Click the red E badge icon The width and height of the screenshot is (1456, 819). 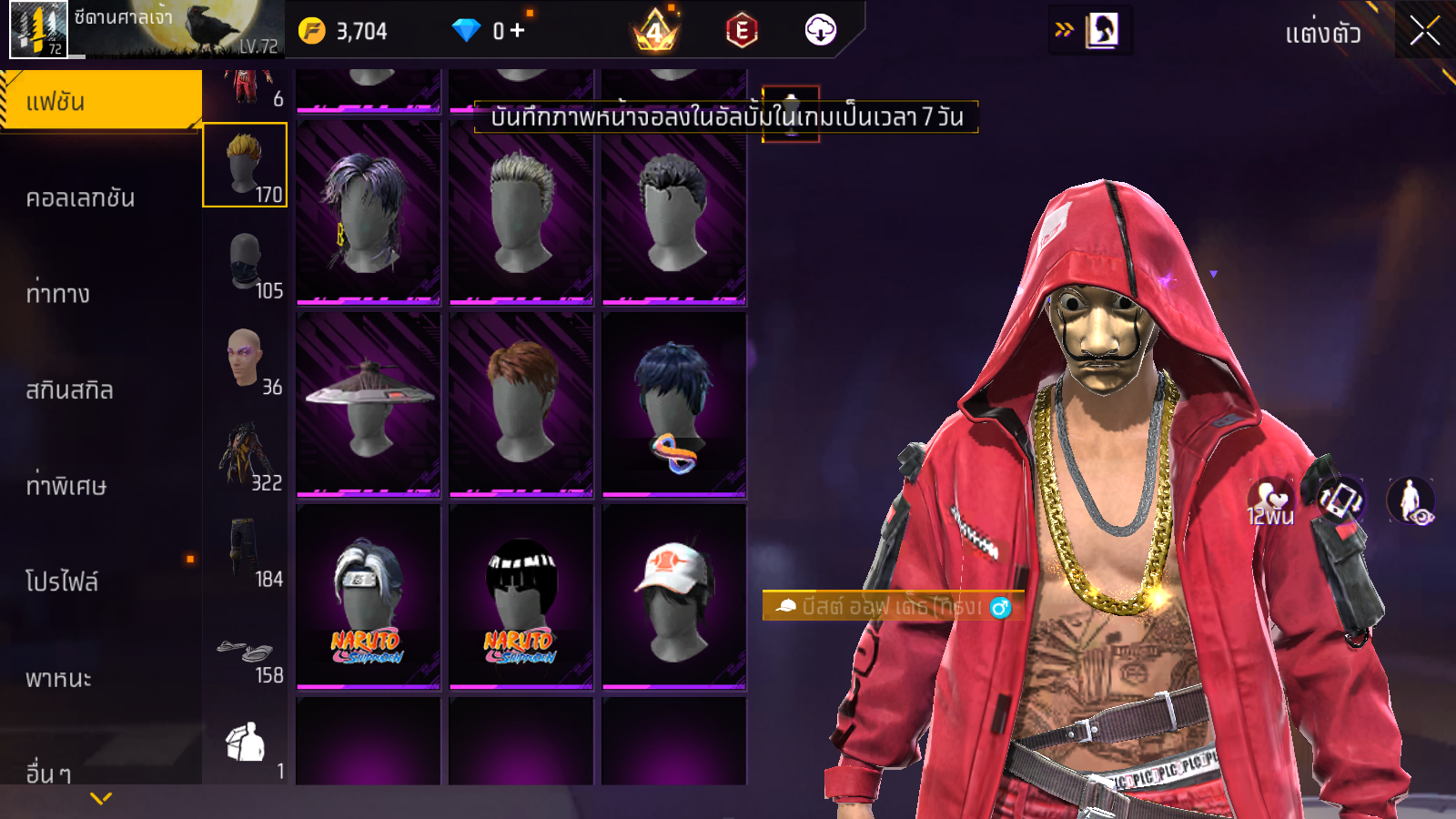pos(742,31)
